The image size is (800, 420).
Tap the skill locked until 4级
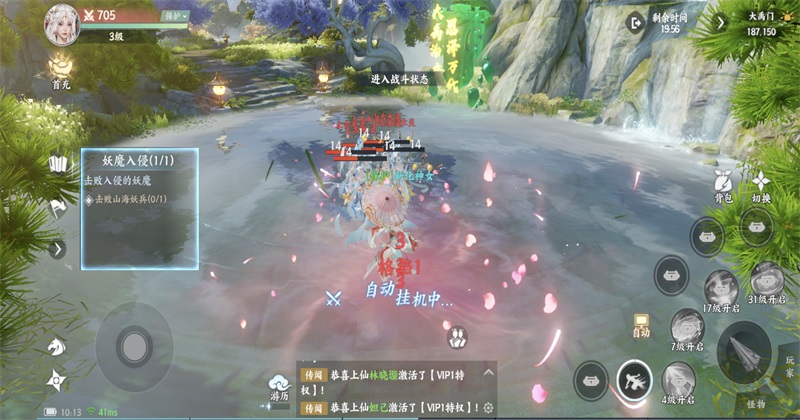pos(679,380)
